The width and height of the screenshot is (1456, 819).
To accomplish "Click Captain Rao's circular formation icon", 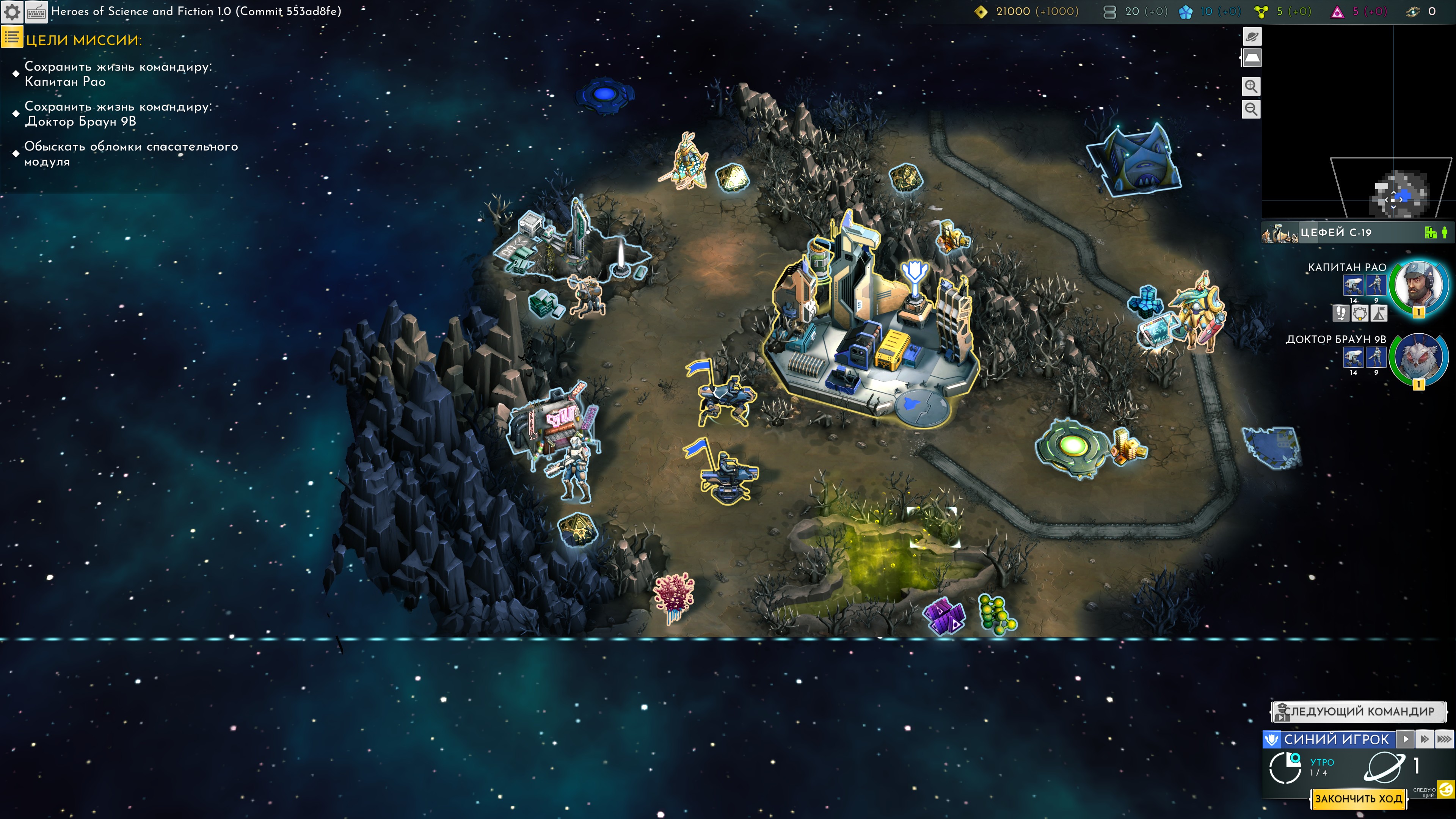I will 1360,312.
